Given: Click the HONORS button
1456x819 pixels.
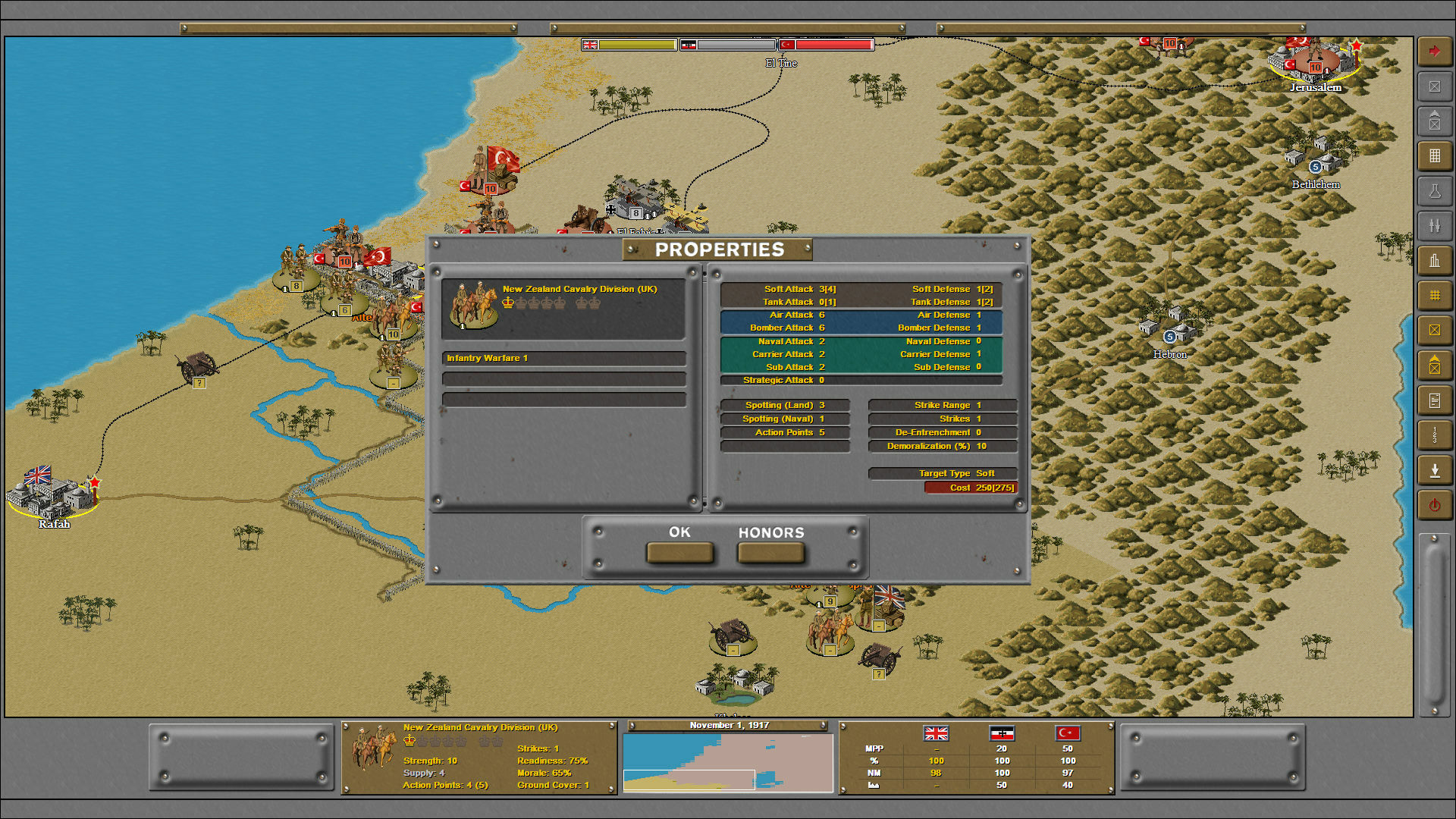Looking at the screenshot, I should tap(770, 553).
